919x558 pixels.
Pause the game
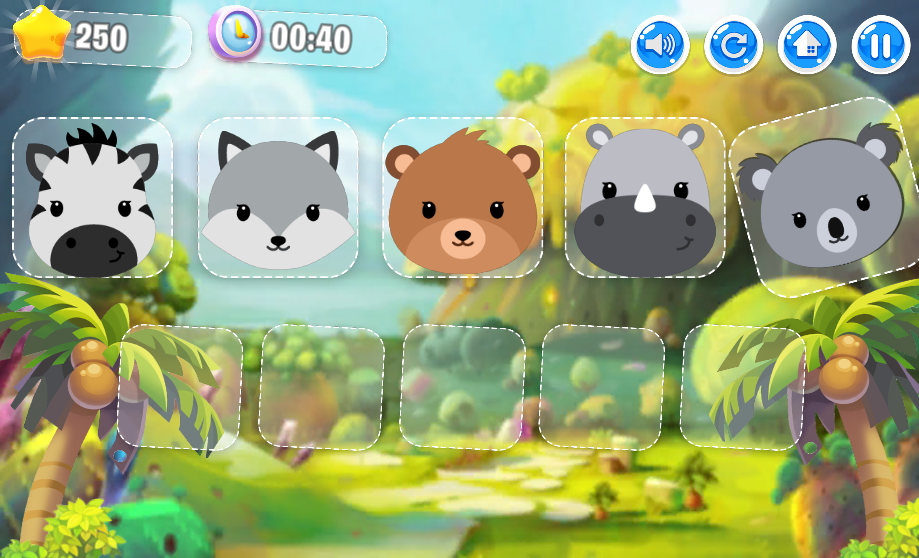point(881,46)
